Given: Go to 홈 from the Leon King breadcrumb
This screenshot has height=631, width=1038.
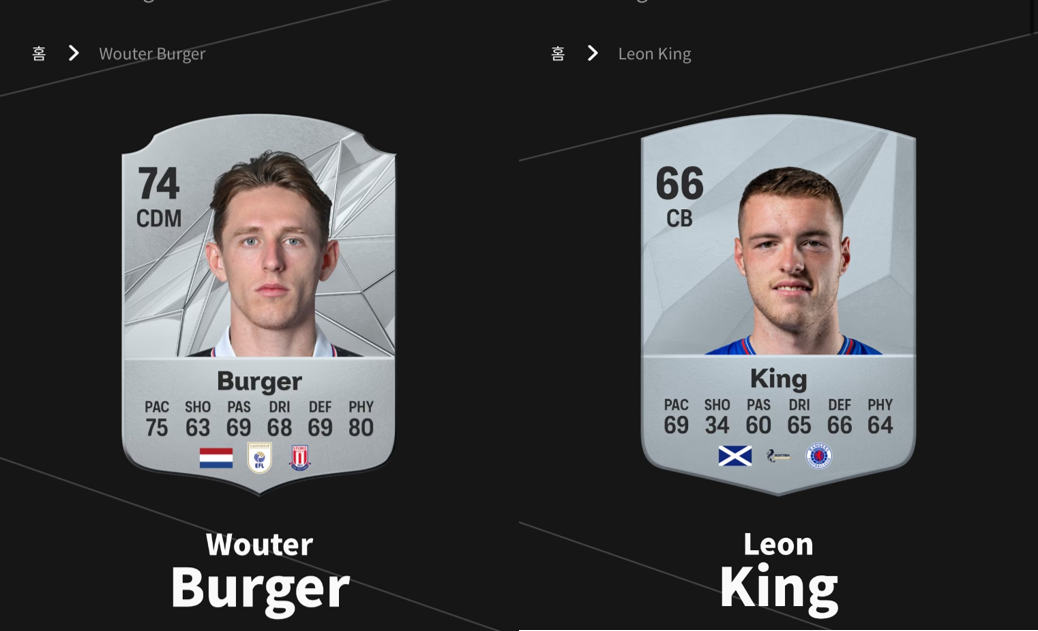Looking at the screenshot, I should pyautogui.click(x=558, y=54).
